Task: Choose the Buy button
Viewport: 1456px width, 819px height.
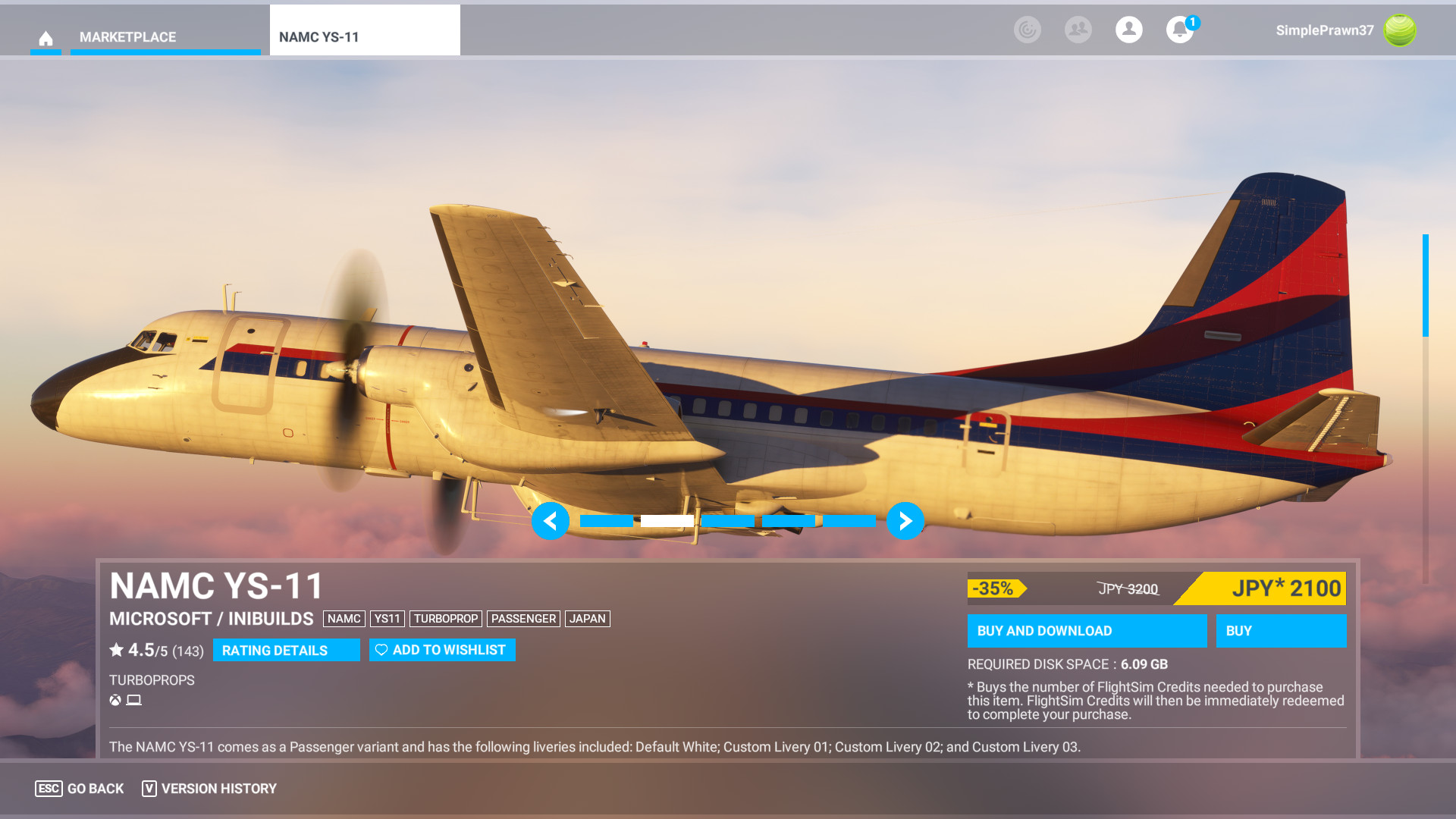Action: click(x=1281, y=631)
